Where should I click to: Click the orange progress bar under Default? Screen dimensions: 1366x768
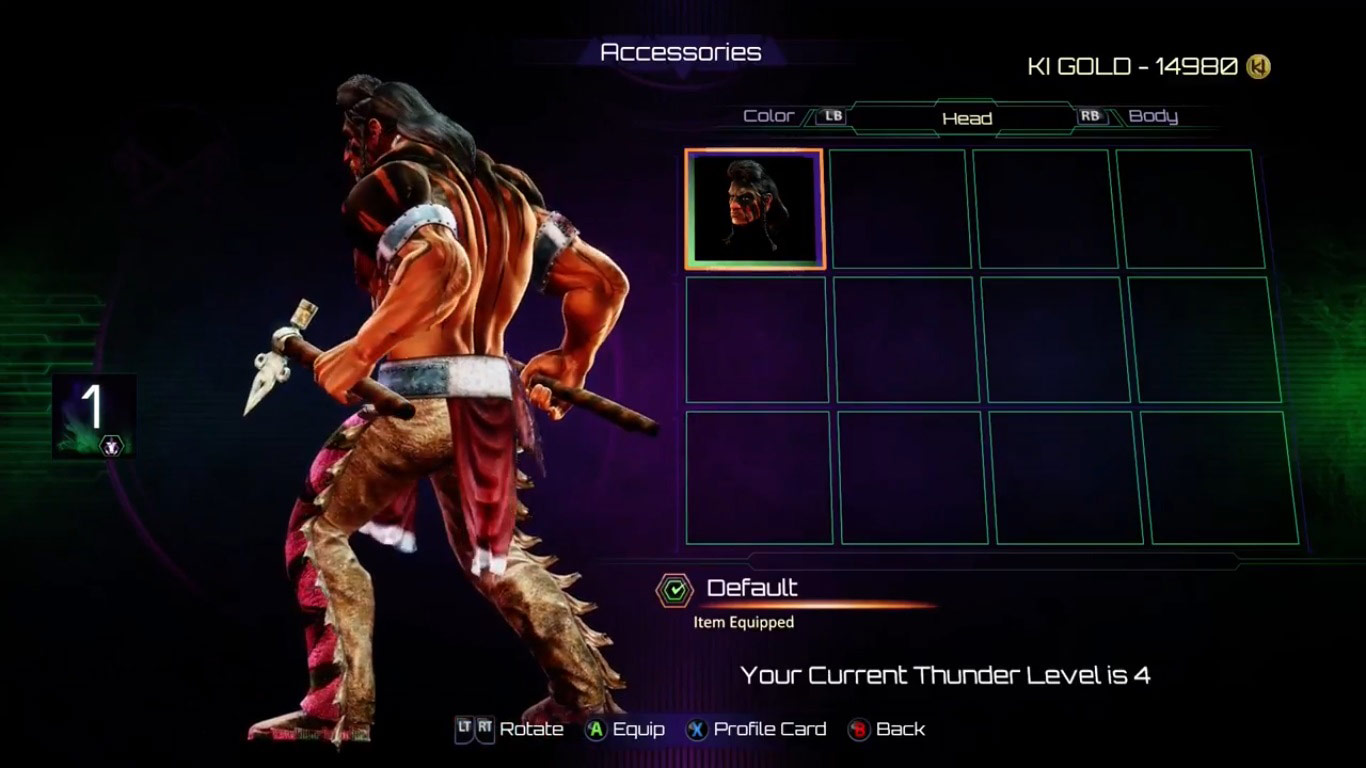[820, 605]
